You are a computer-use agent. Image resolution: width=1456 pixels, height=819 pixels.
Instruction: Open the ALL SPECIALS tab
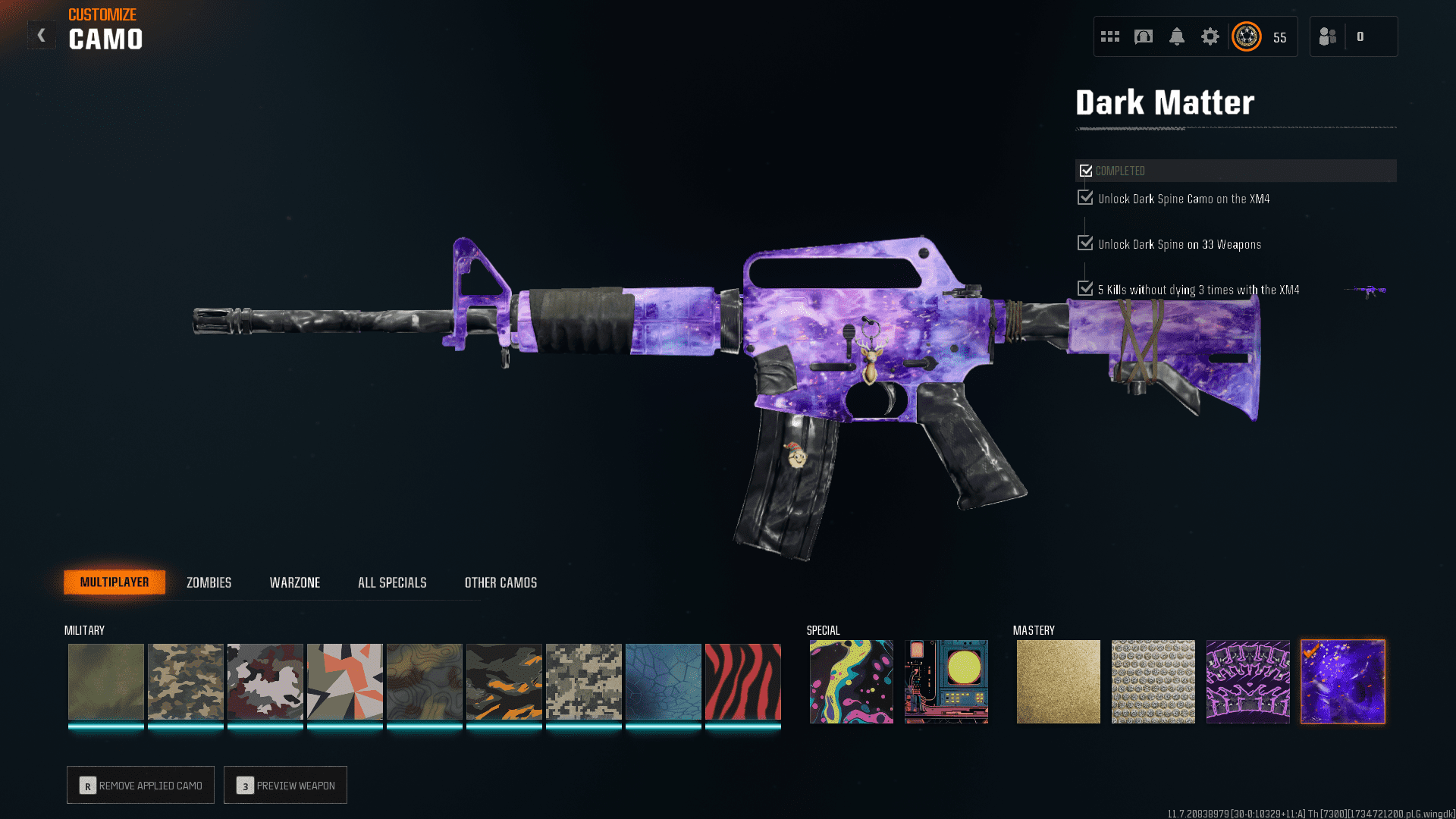point(392,582)
